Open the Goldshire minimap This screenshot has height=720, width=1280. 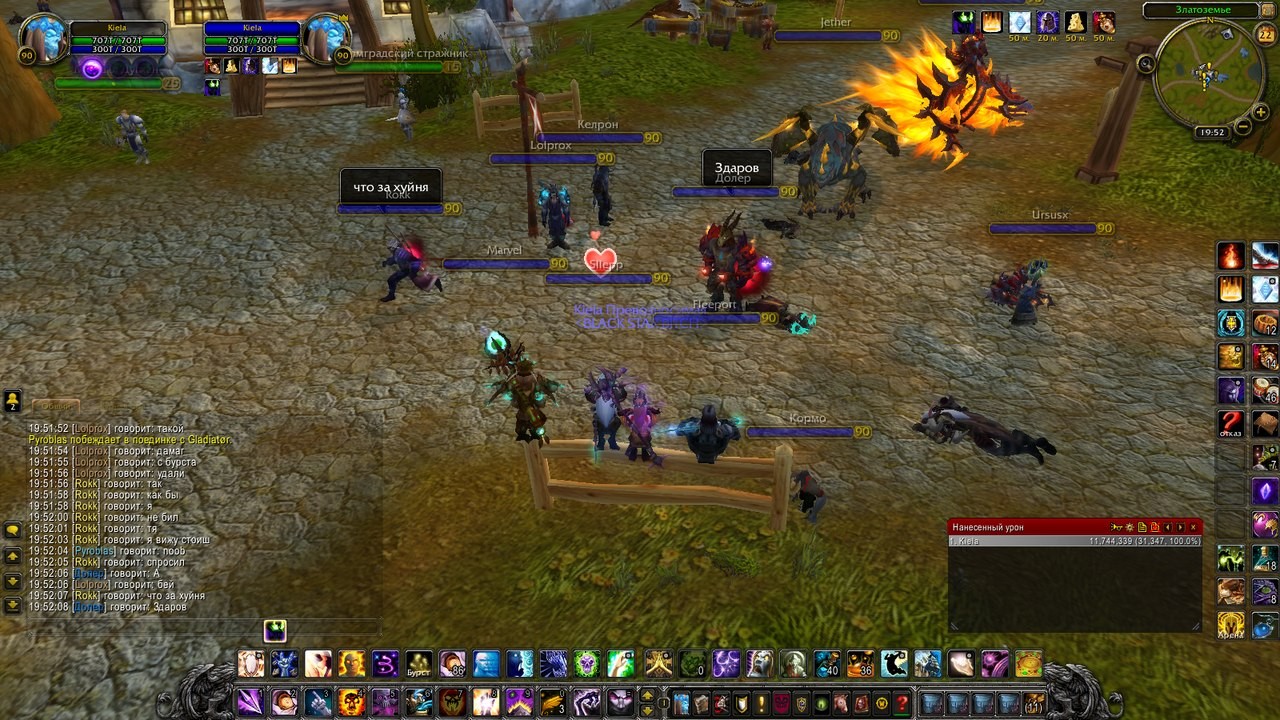pyautogui.click(x=1205, y=74)
